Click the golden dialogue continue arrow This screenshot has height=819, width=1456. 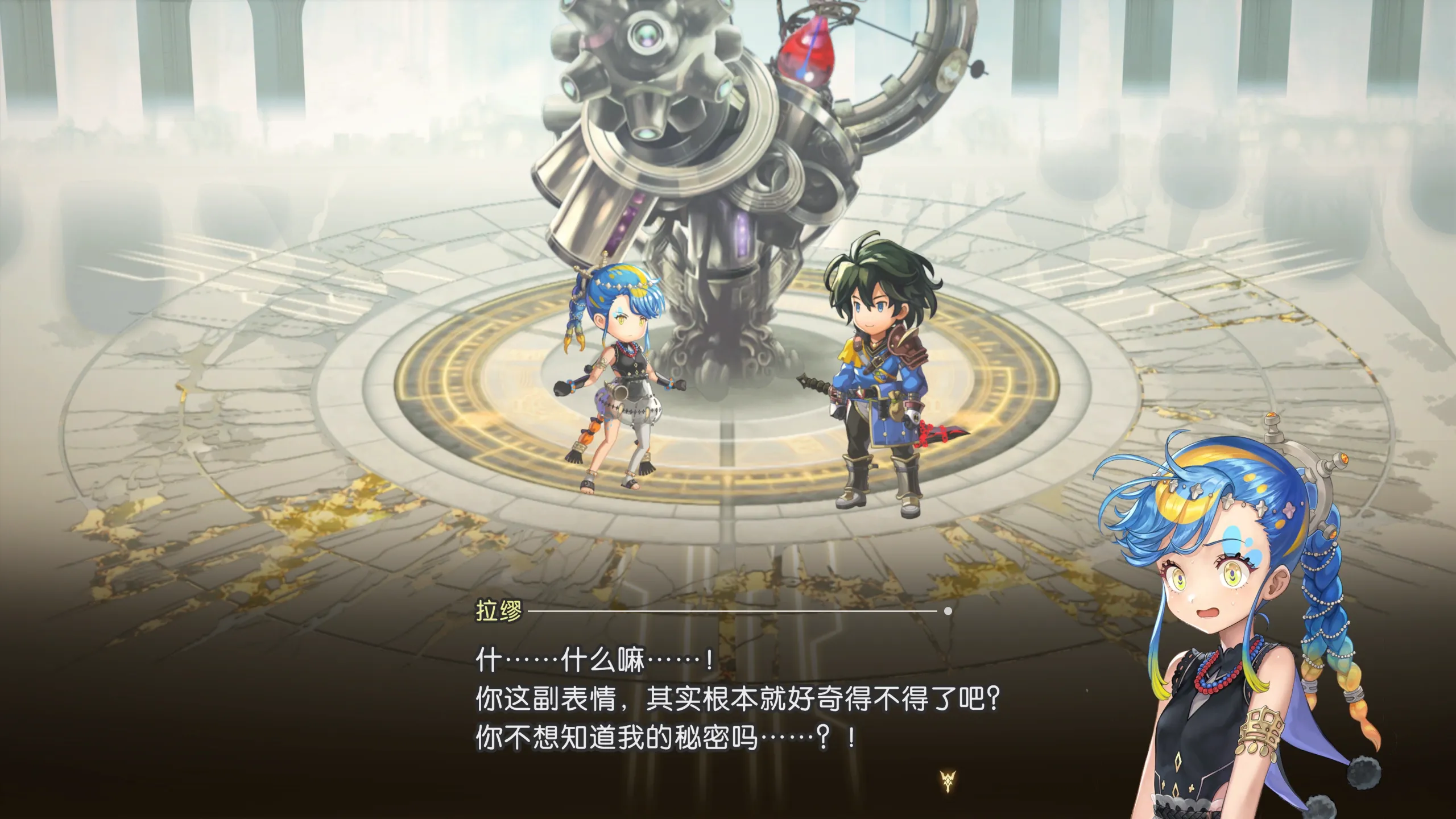coord(948,781)
